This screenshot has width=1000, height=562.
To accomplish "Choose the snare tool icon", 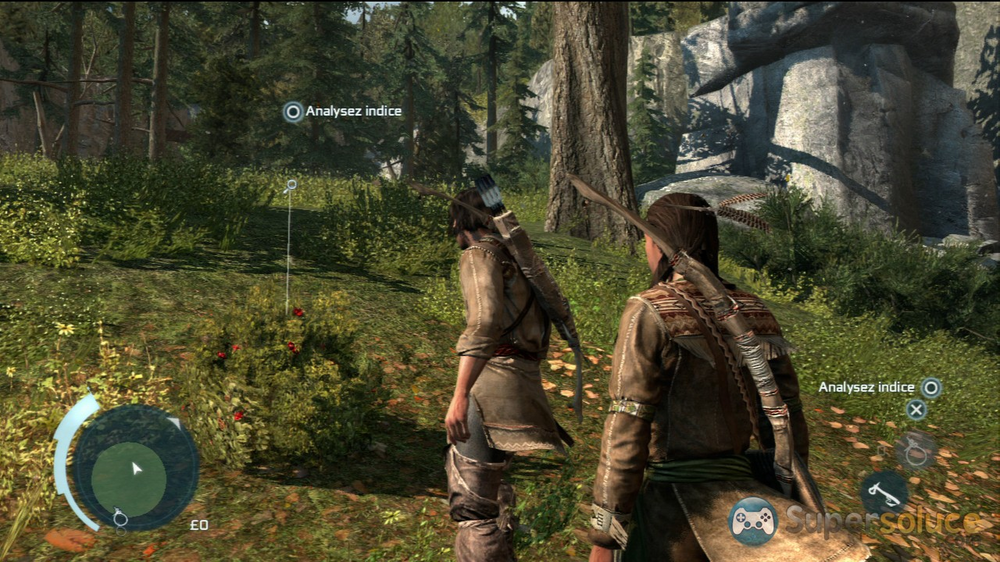I will click(x=915, y=449).
